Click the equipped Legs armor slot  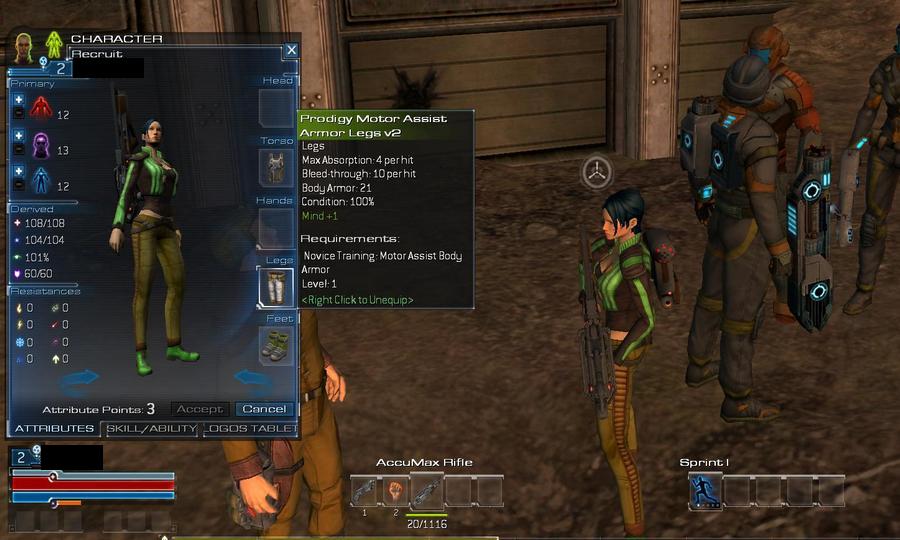point(277,287)
